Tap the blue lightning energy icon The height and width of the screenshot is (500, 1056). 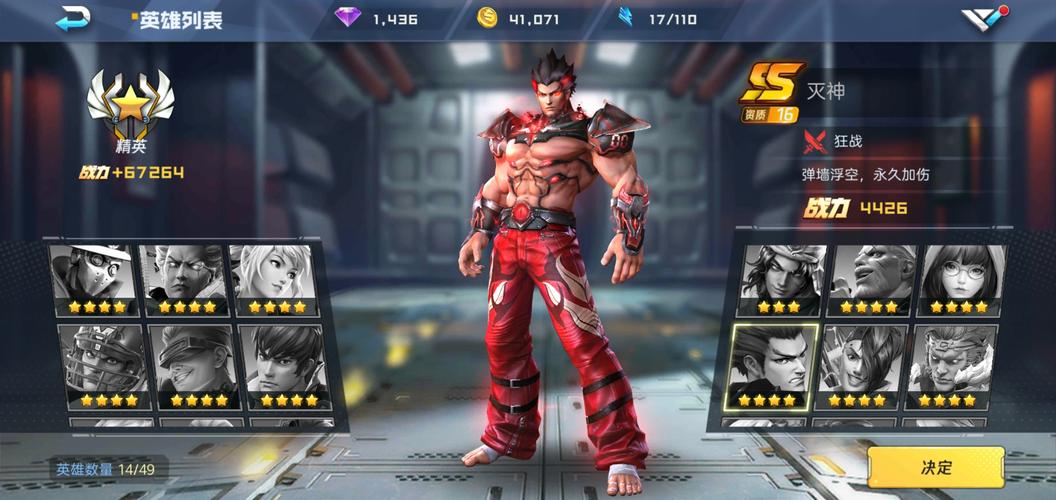point(627,19)
